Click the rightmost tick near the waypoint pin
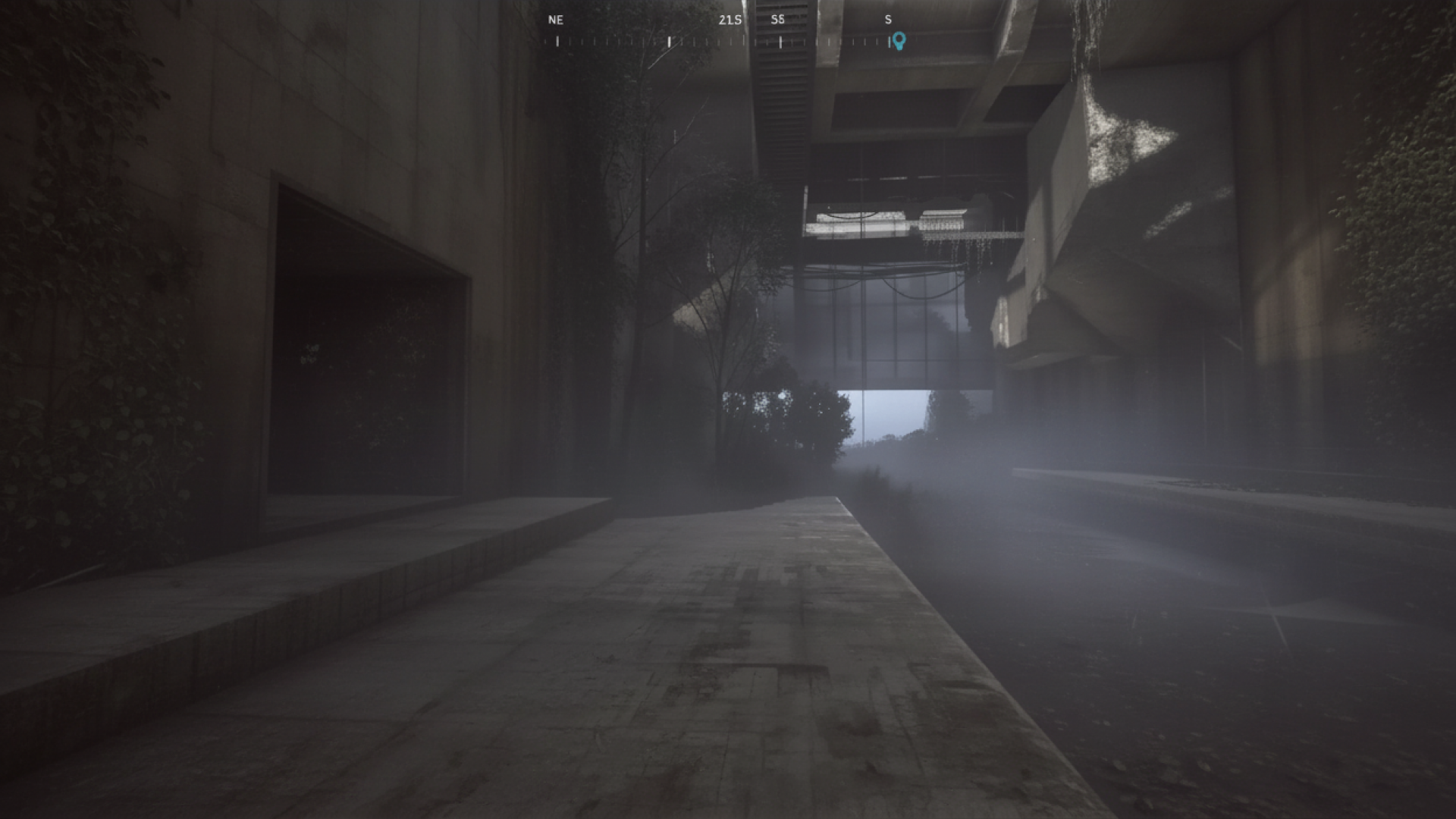Viewport: 1456px width, 819px height. (x=889, y=40)
